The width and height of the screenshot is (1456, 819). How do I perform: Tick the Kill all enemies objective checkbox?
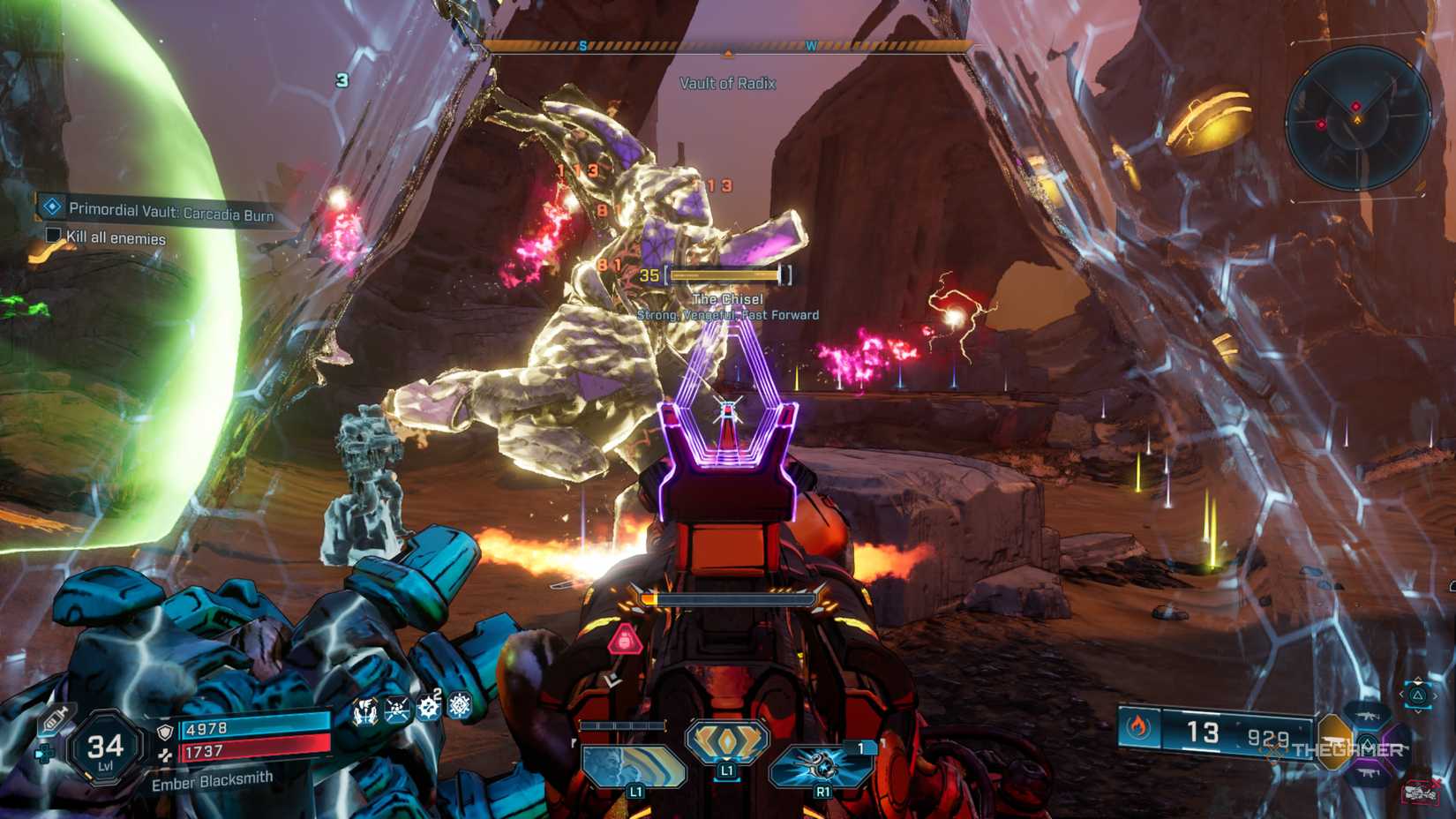(53, 235)
